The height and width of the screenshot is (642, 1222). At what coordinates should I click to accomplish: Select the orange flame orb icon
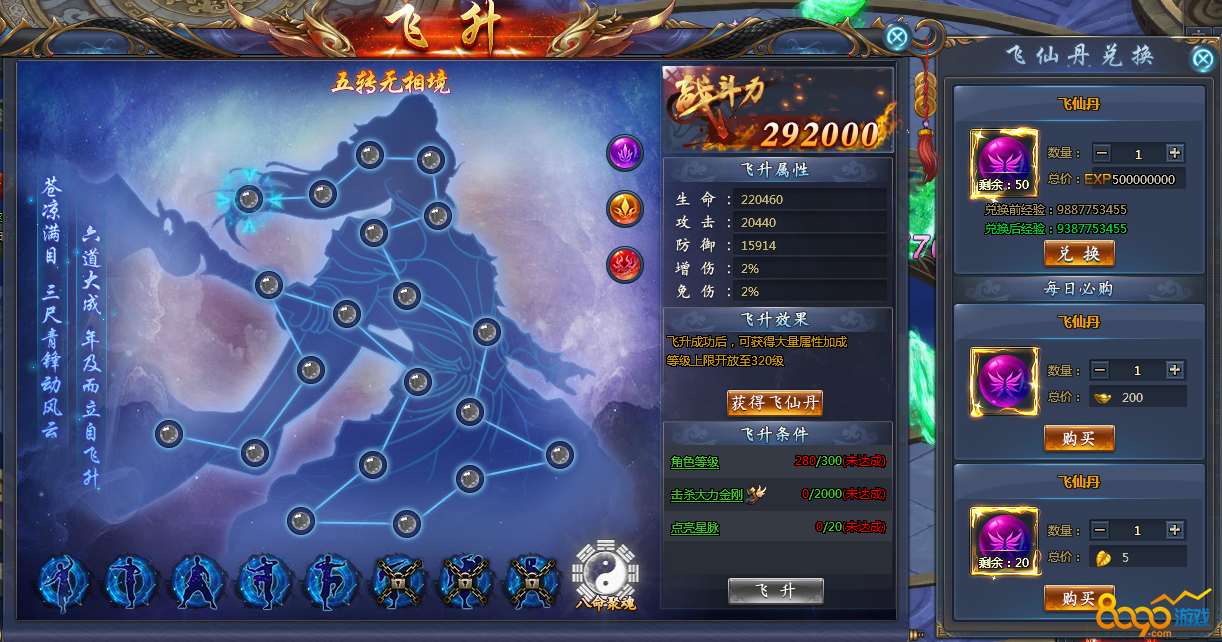625,209
